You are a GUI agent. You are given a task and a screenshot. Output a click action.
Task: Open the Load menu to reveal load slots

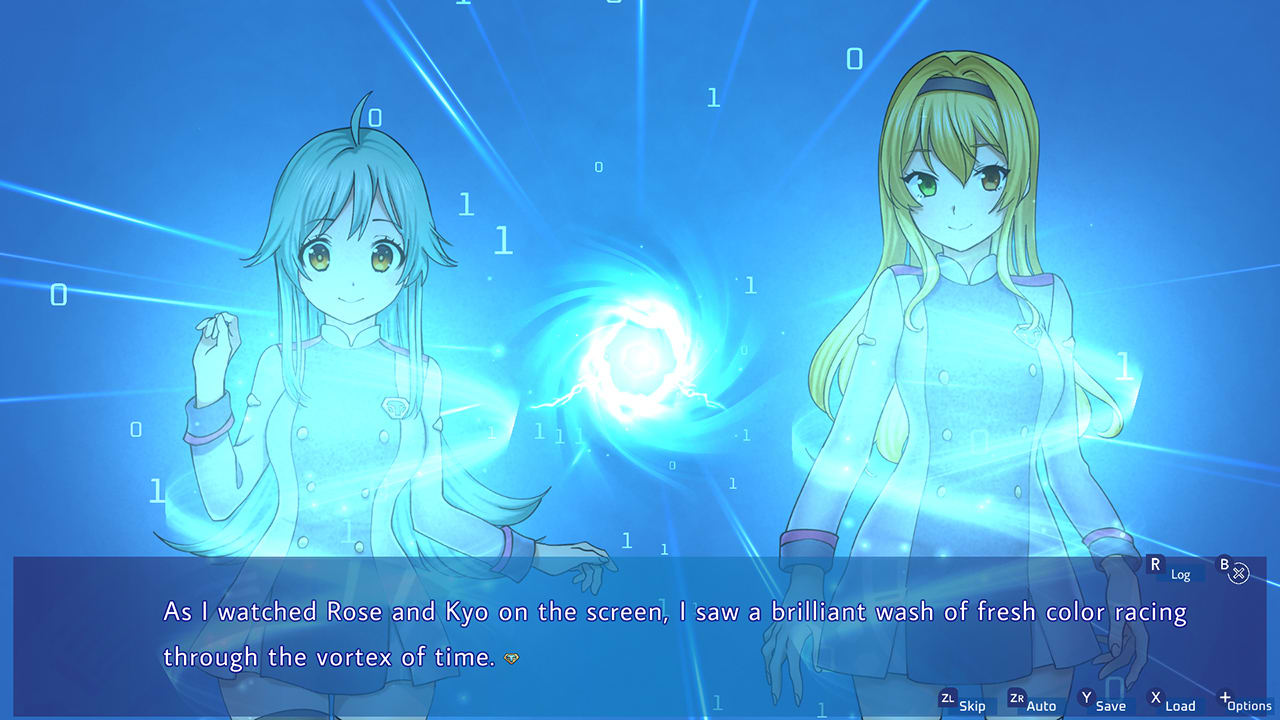pos(1170,703)
